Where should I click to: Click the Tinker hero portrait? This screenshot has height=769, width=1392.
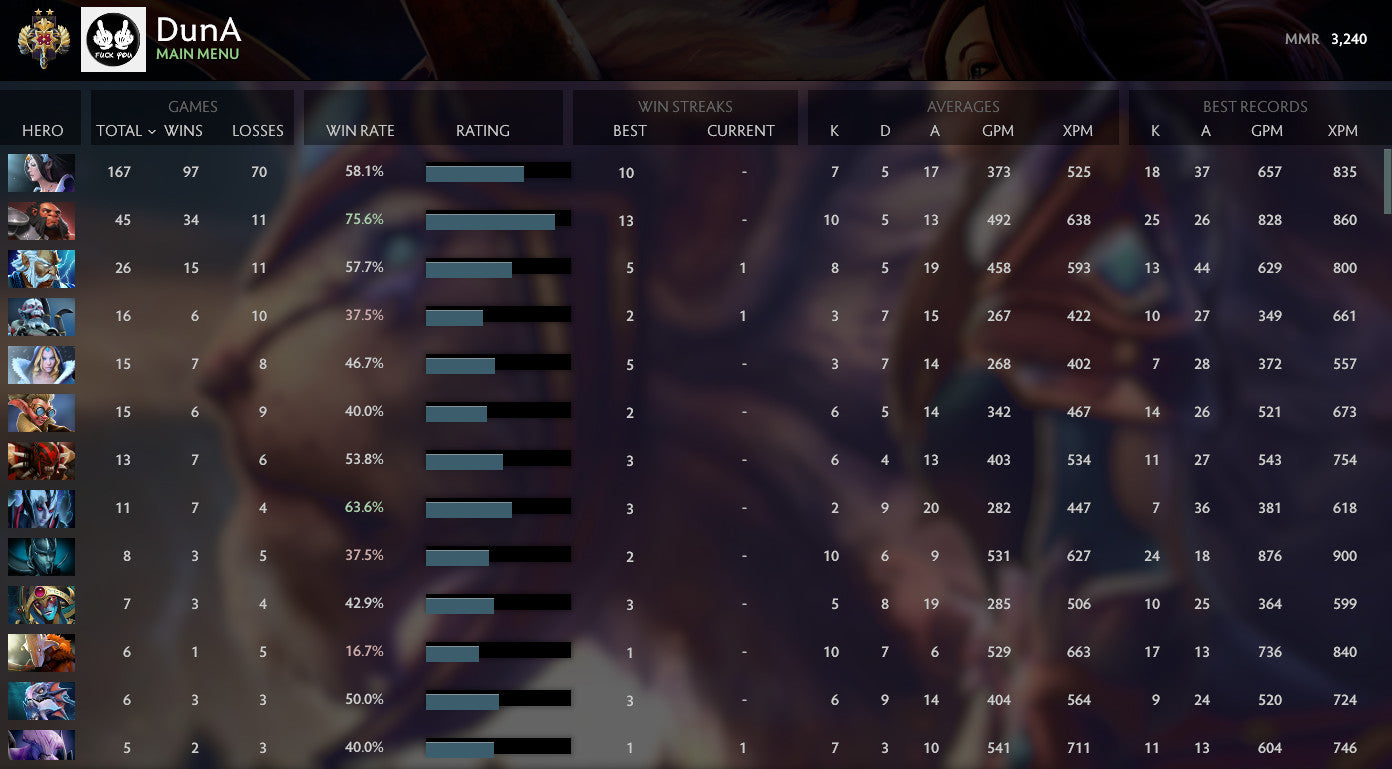[x=41, y=412]
